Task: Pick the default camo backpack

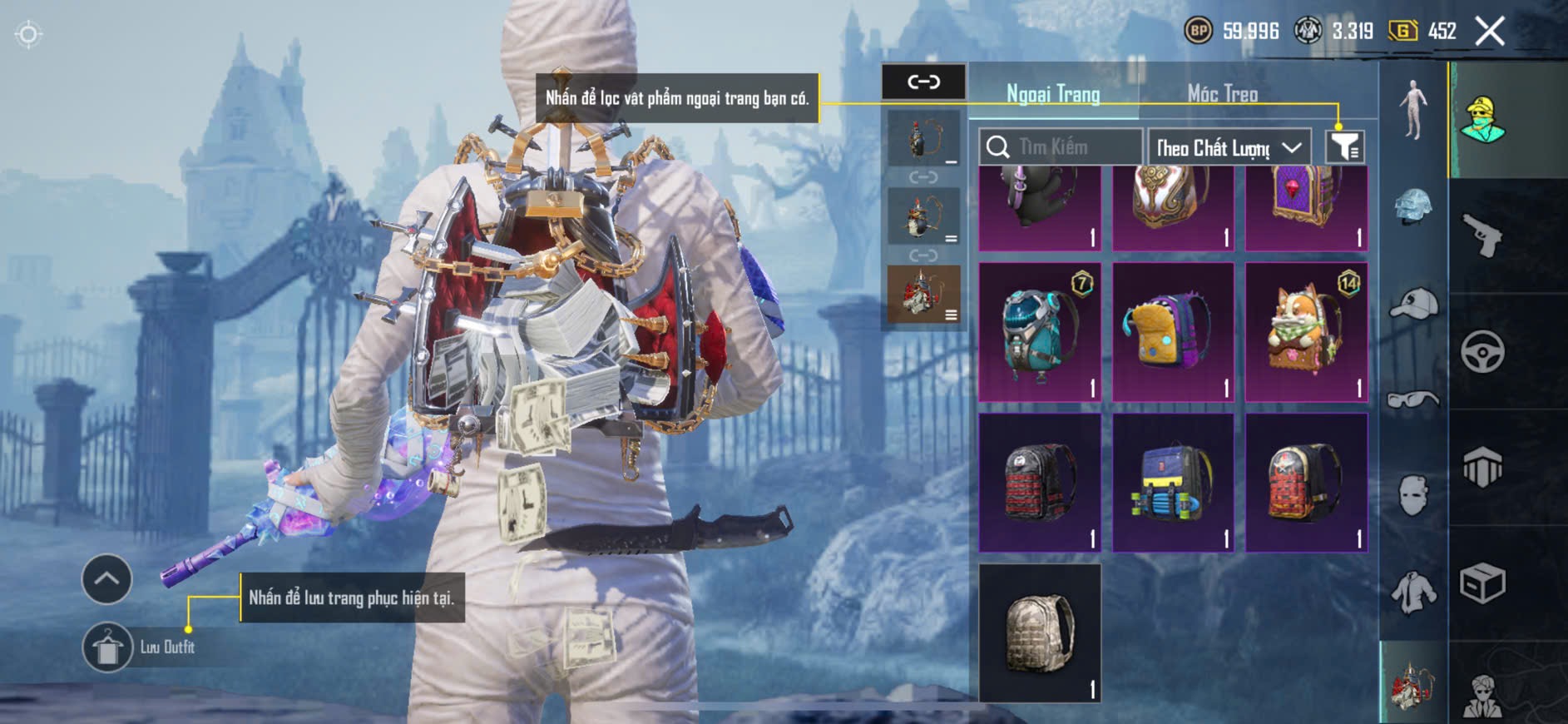Action: pyautogui.click(x=1039, y=633)
